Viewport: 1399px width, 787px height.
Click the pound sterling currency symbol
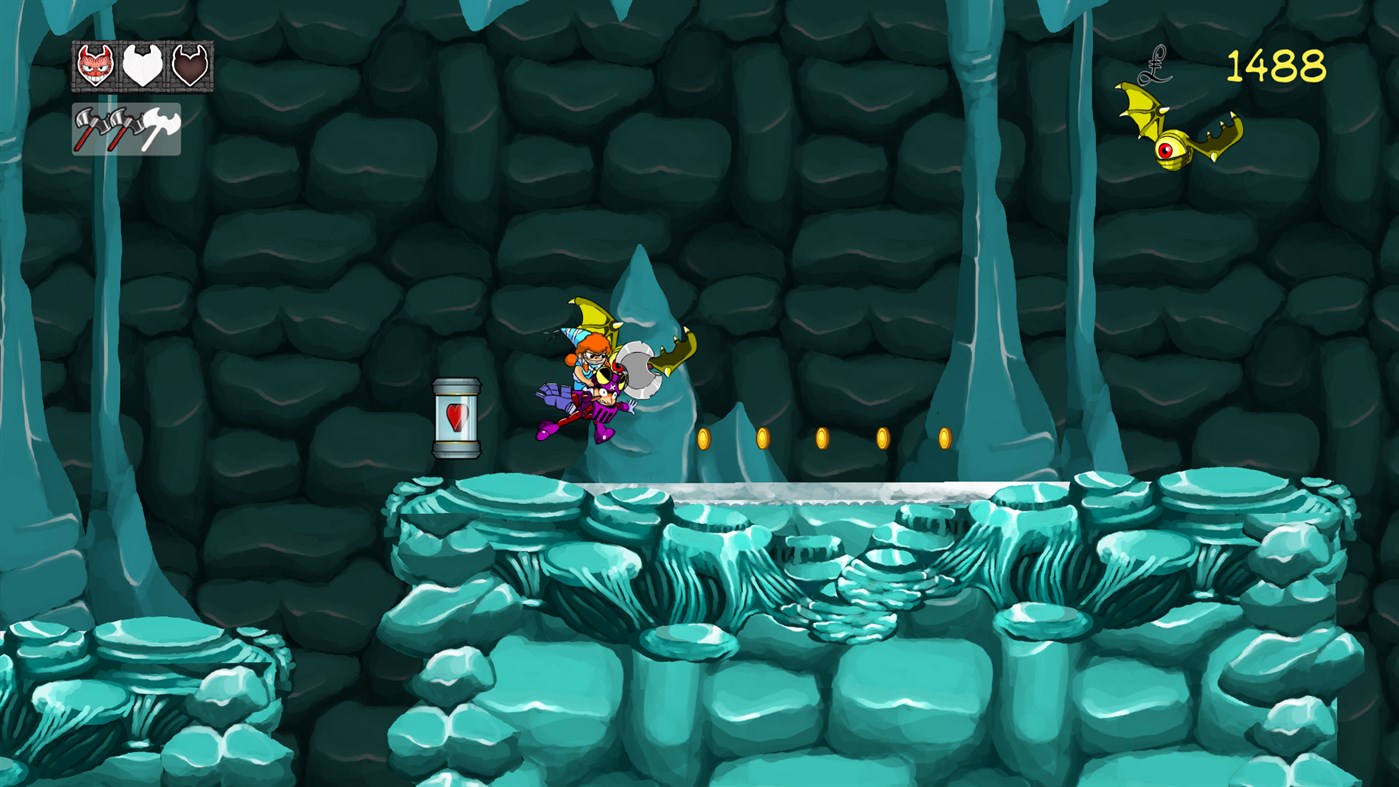coord(1155,66)
